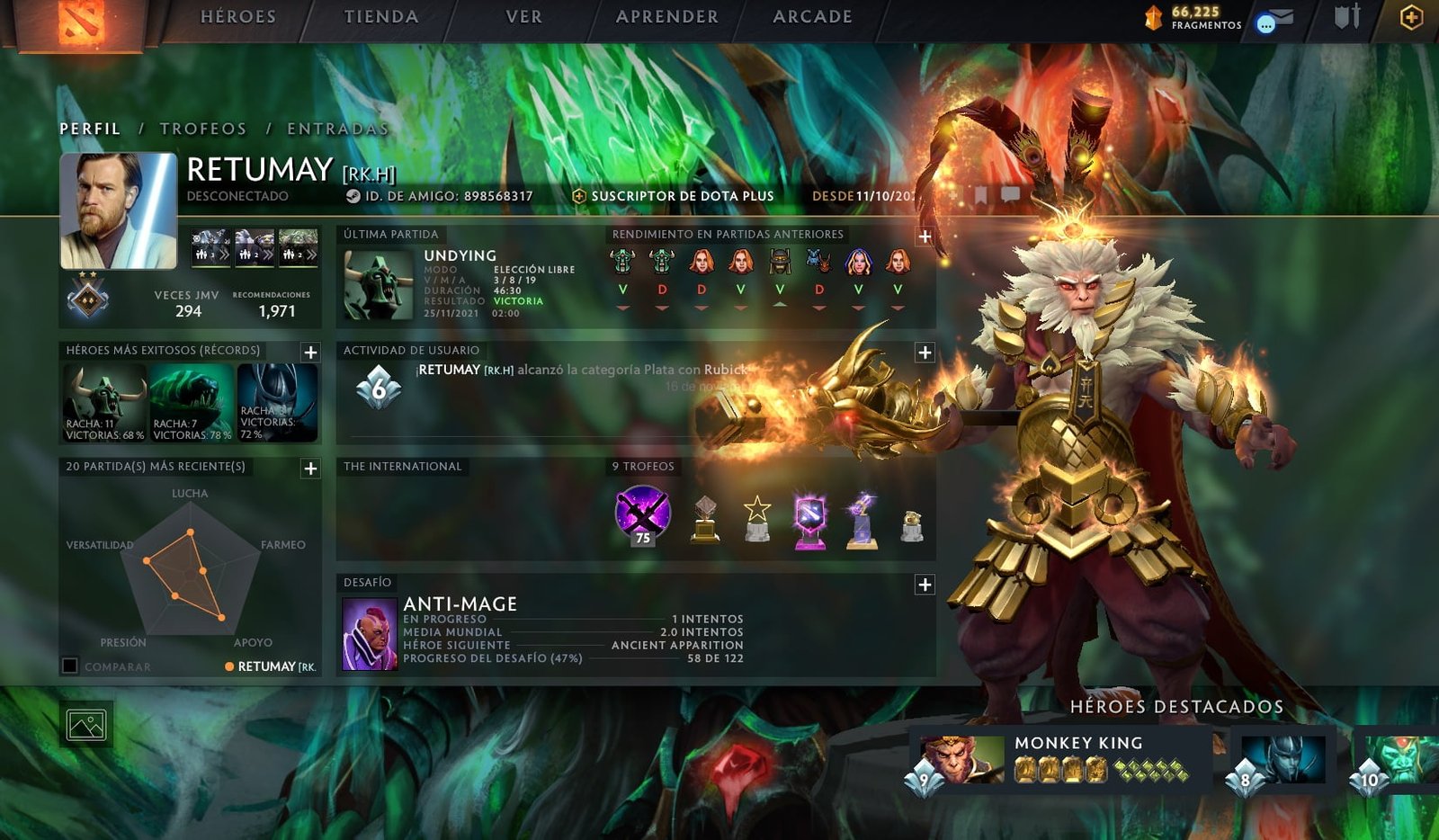The image size is (1439, 840).
Task: Switch to the Trofeos tab
Action: tap(203, 129)
